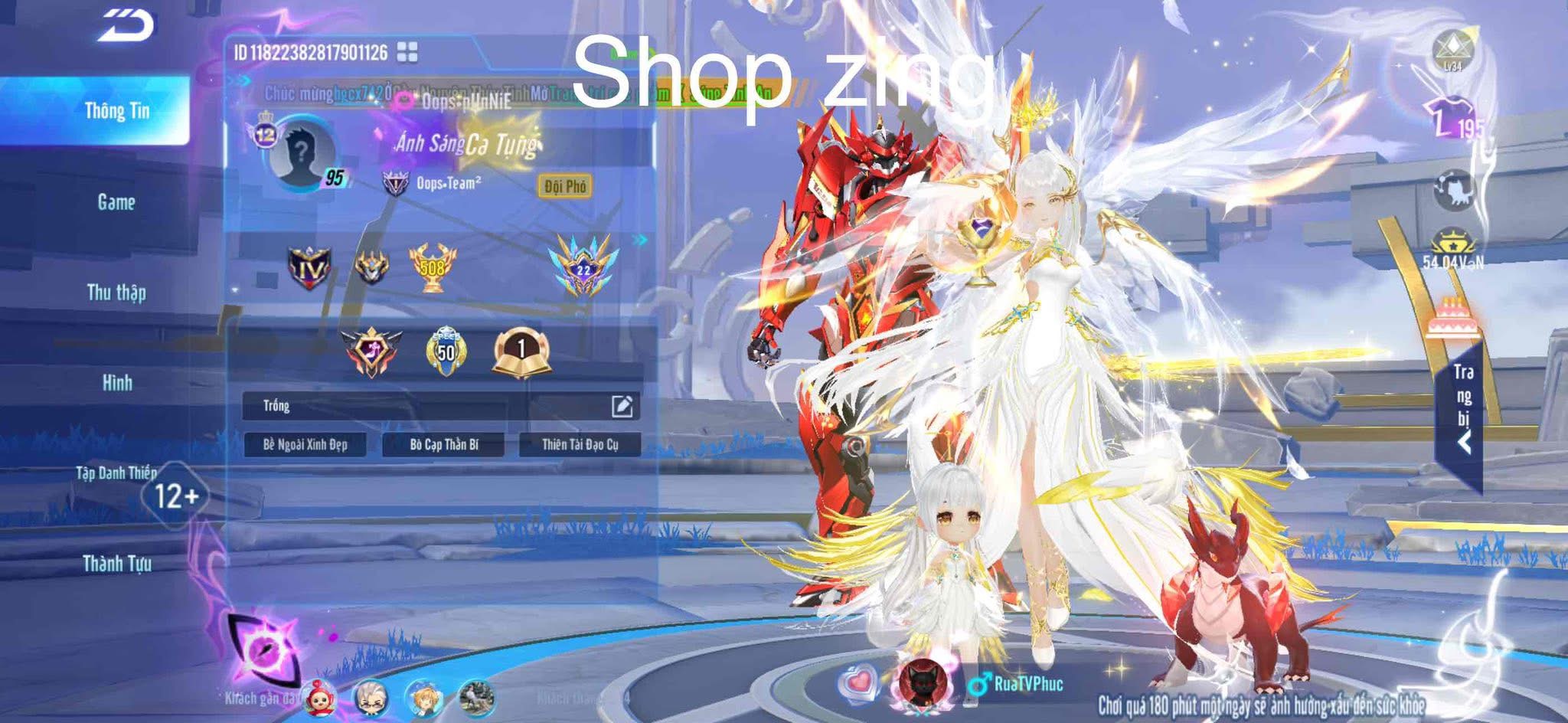Tap the heart icon near RuaTVPhuc
Image resolution: width=1568 pixels, height=723 pixels.
(x=858, y=682)
